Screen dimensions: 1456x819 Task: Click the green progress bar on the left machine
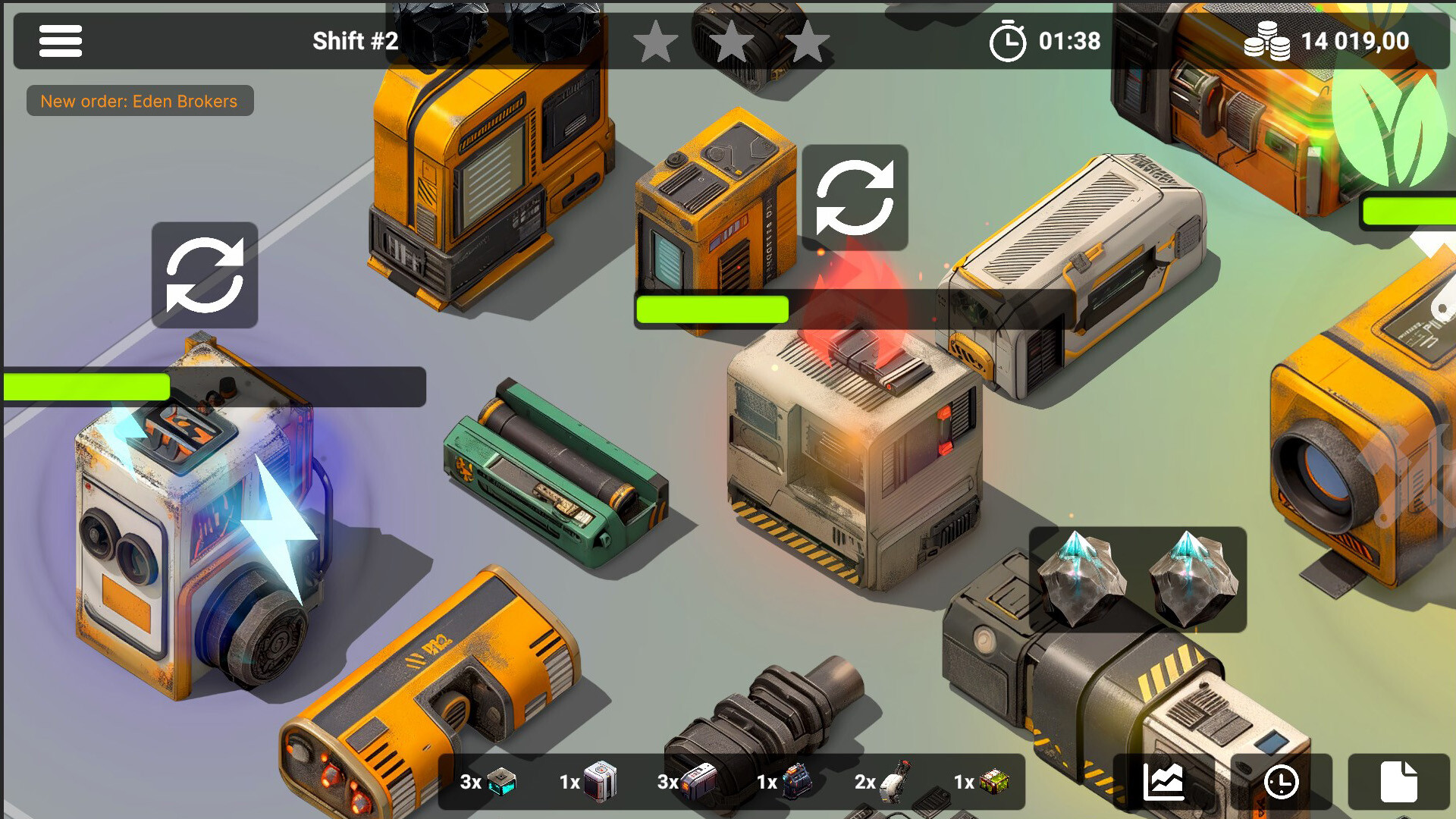86,387
